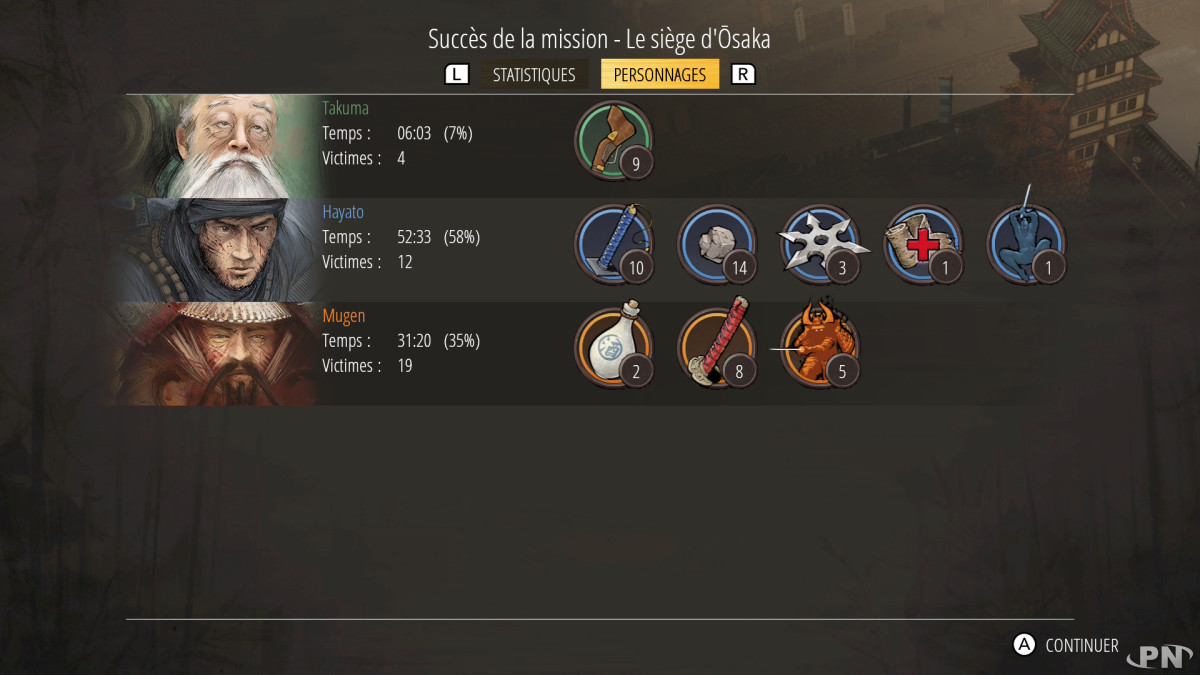Select Hayato's red cross bandage icon
The height and width of the screenshot is (675, 1200).
(921, 244)
